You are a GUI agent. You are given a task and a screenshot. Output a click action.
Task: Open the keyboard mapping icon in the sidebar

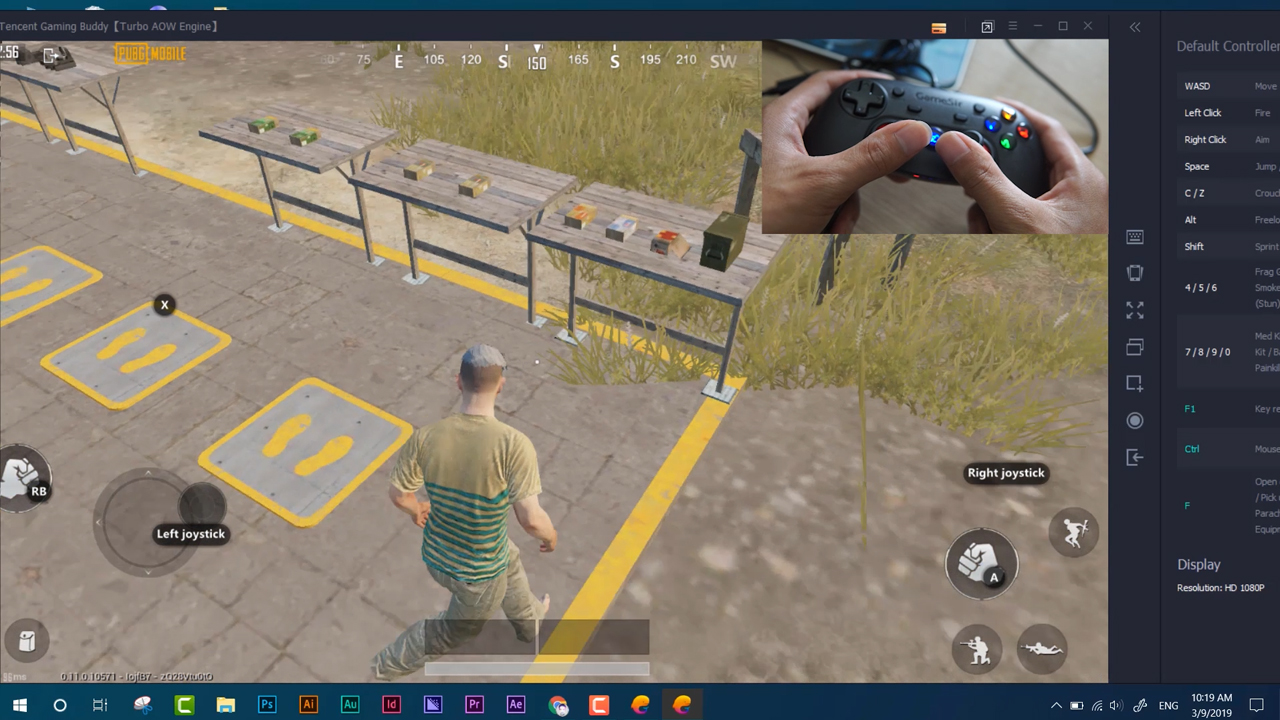tap(1134, 237)
